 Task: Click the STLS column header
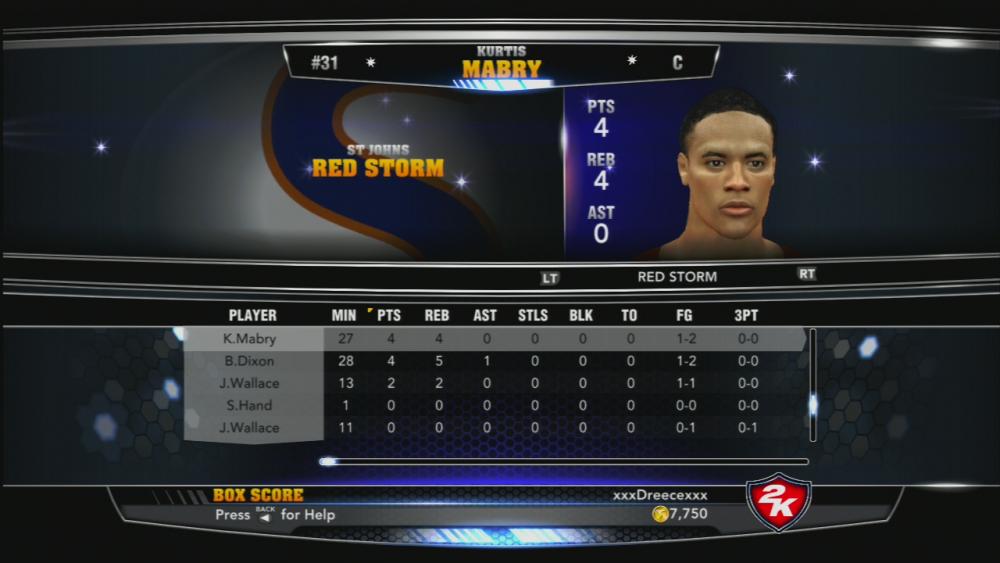click(x=533, y=315)
